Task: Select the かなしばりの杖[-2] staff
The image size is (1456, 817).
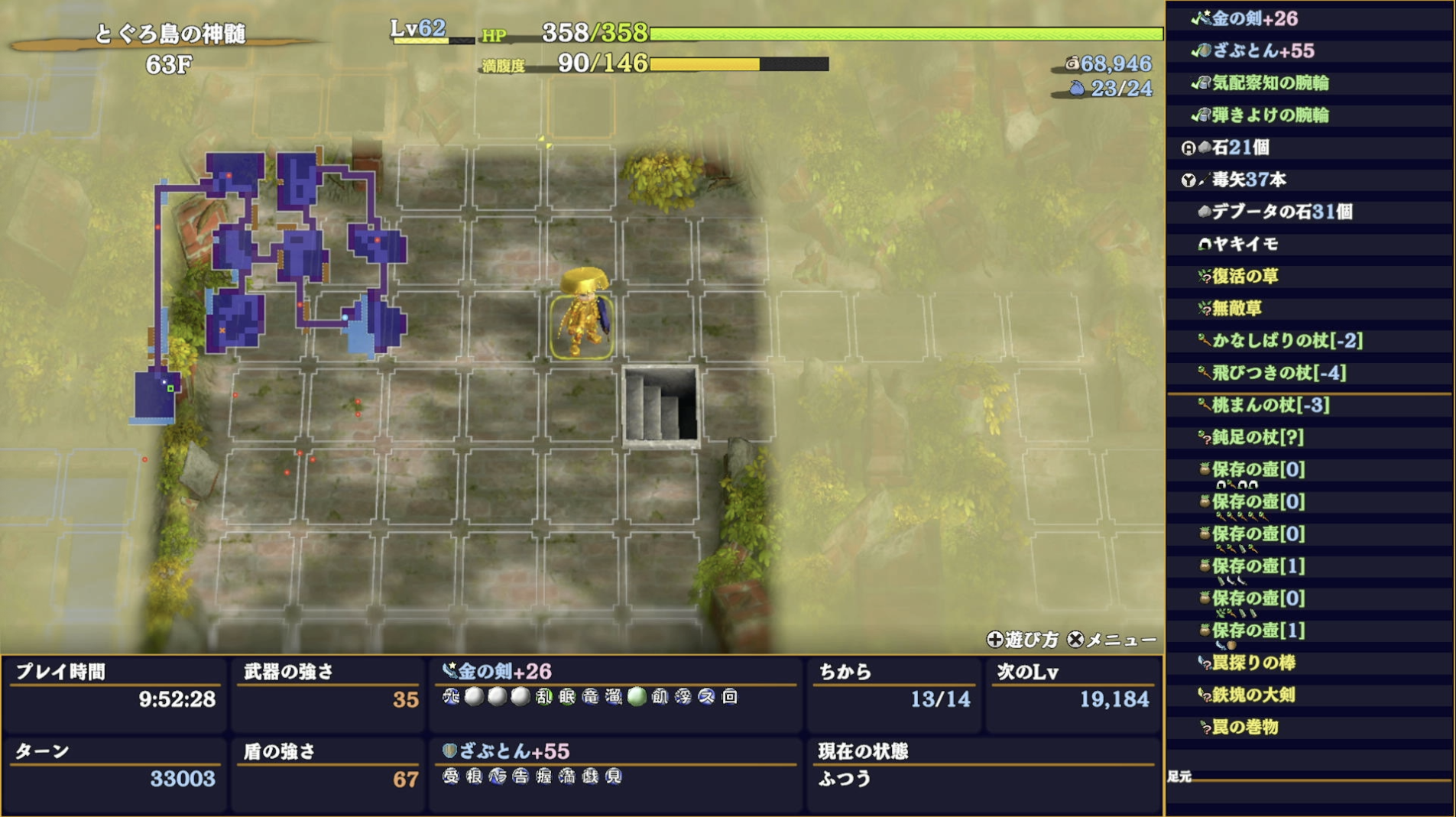Action: [1287, 341]
